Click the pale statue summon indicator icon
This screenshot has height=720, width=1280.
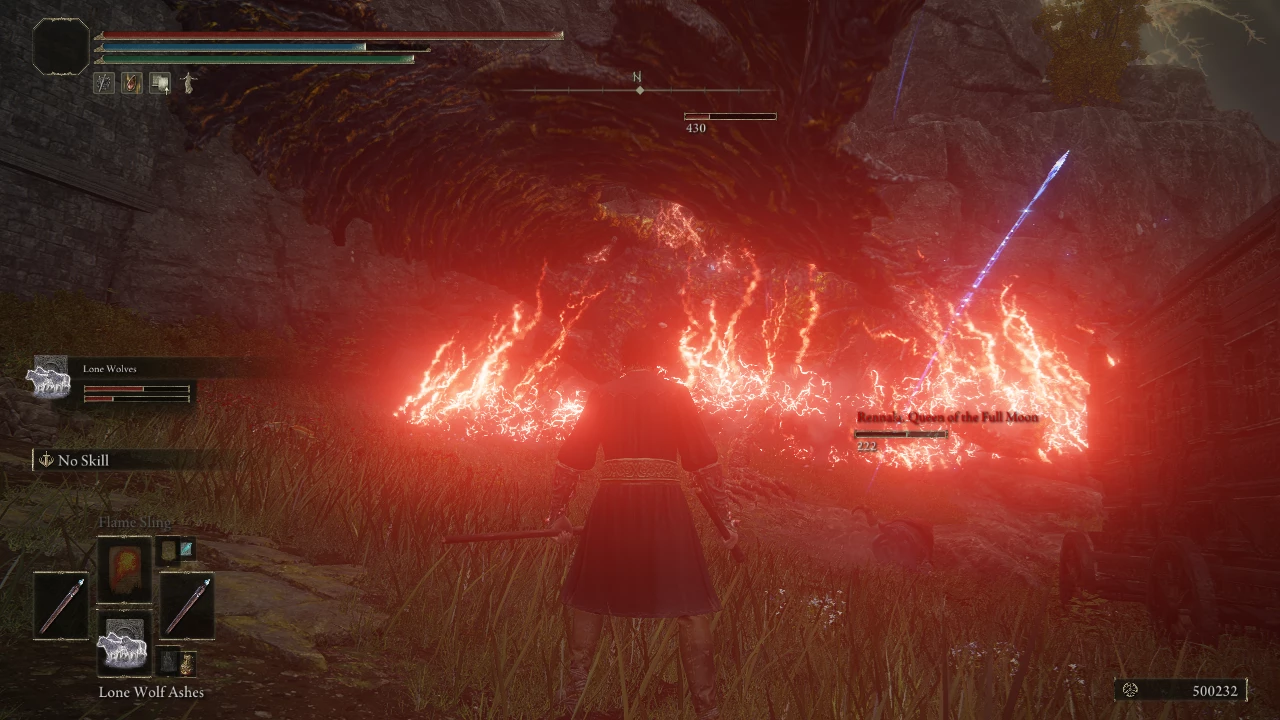coord(186,83)
